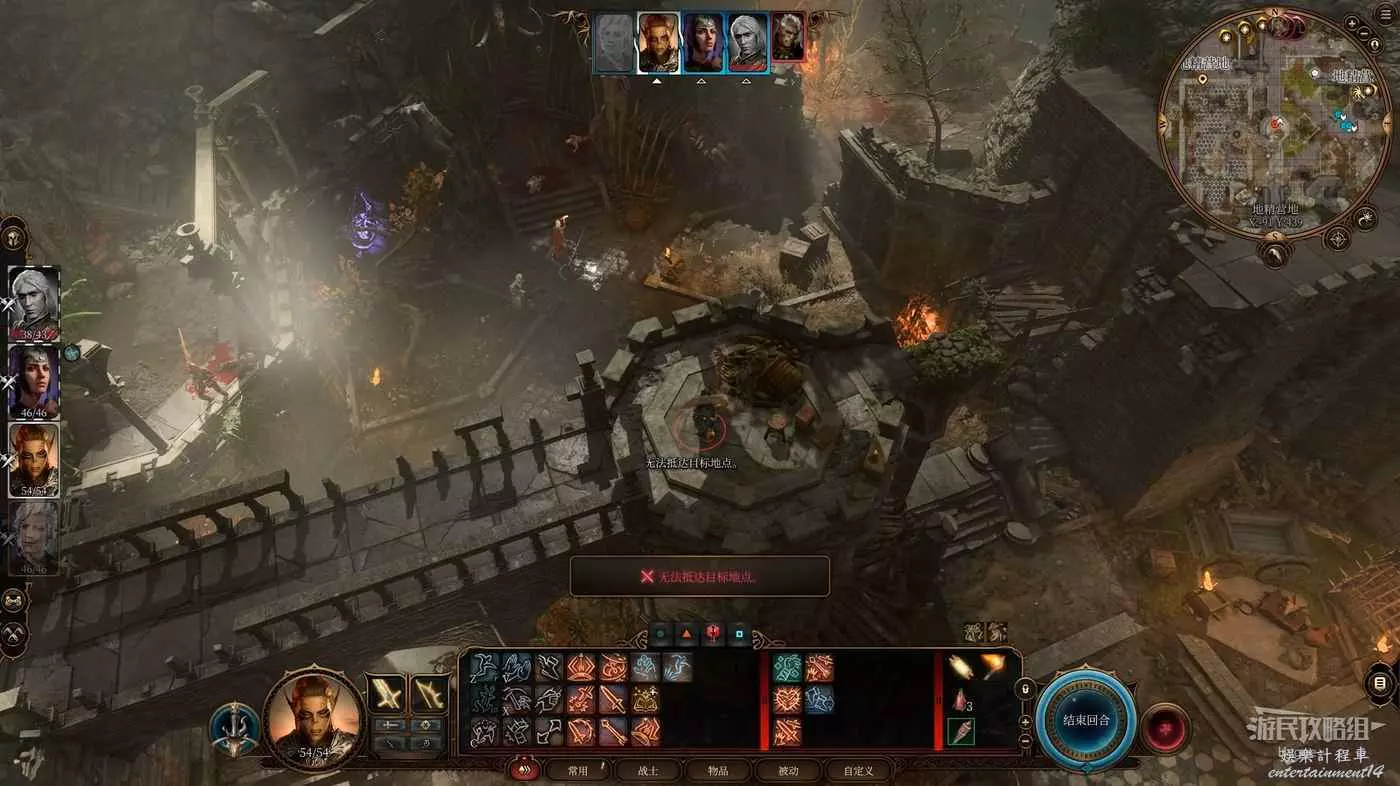The height and width of the screenshot is (786, 1400).
Task: Use the red potion with count 3
Action: coord(961,700)
